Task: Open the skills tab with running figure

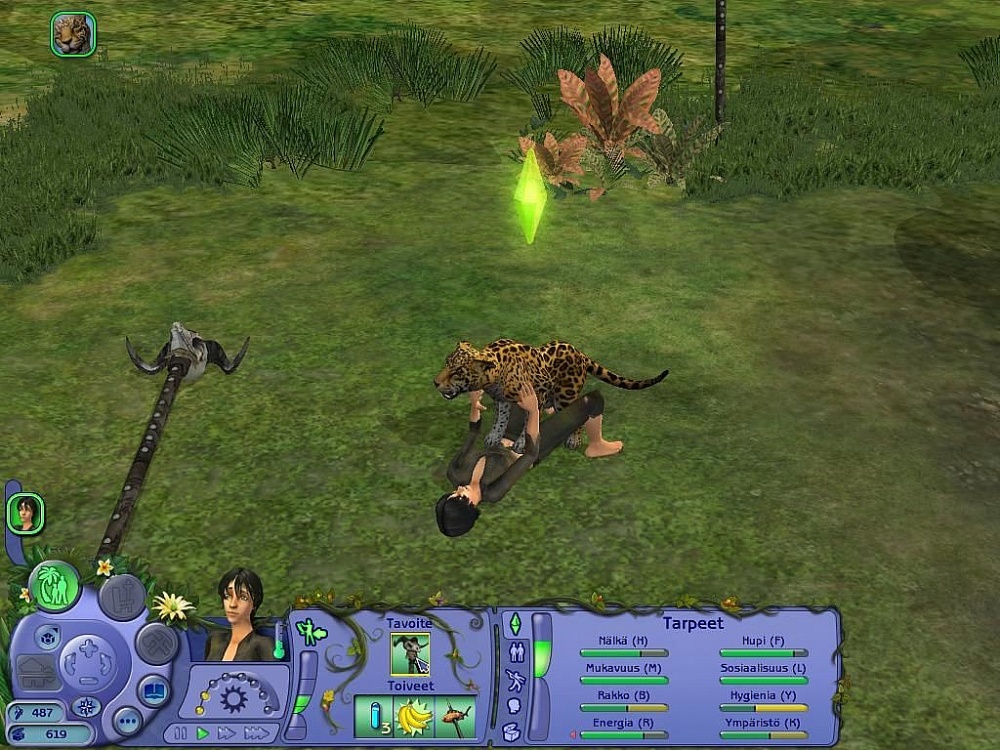Action: [x=514, y=680]
